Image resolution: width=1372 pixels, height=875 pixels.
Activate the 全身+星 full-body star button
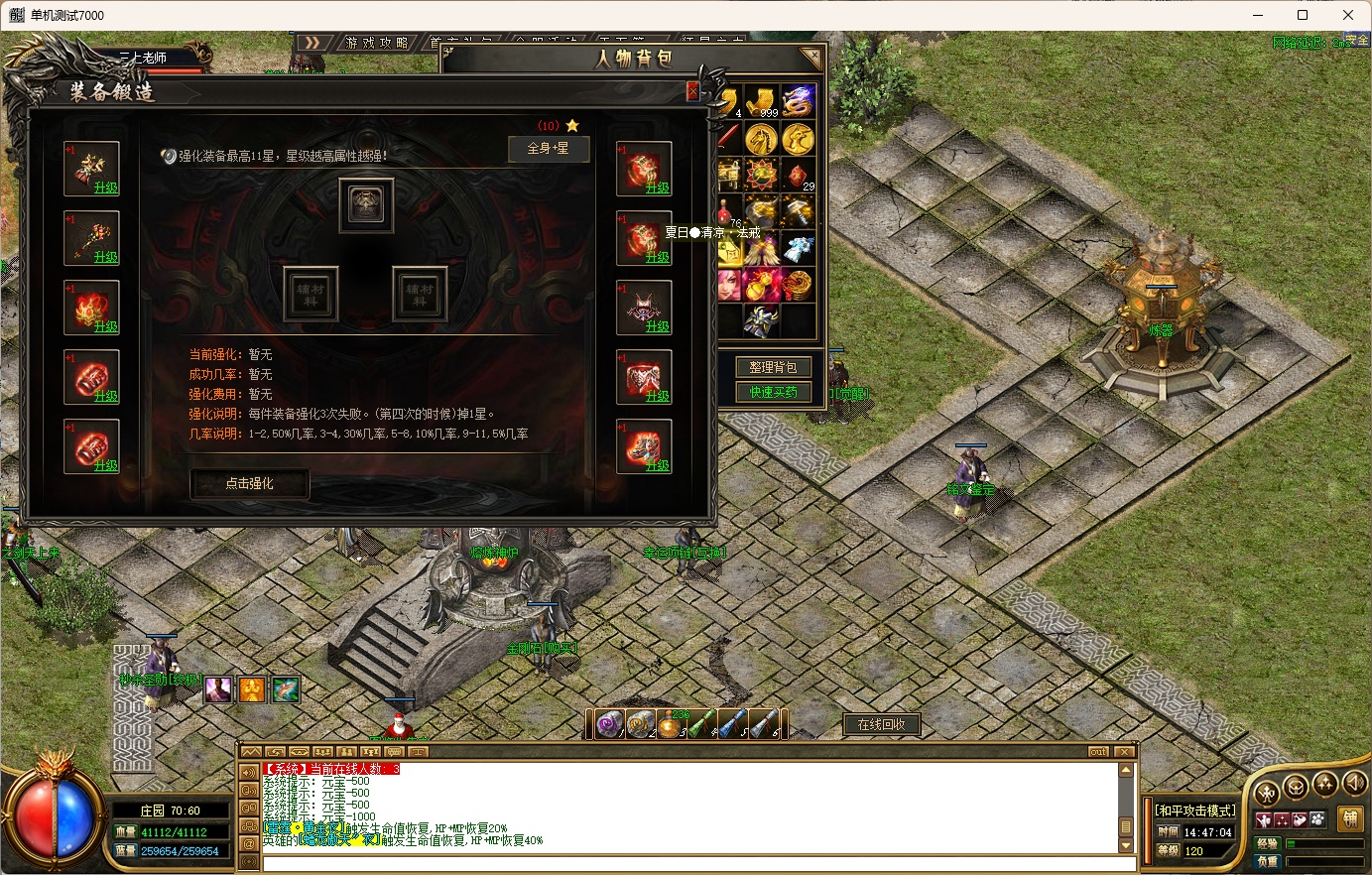(548, 149)
